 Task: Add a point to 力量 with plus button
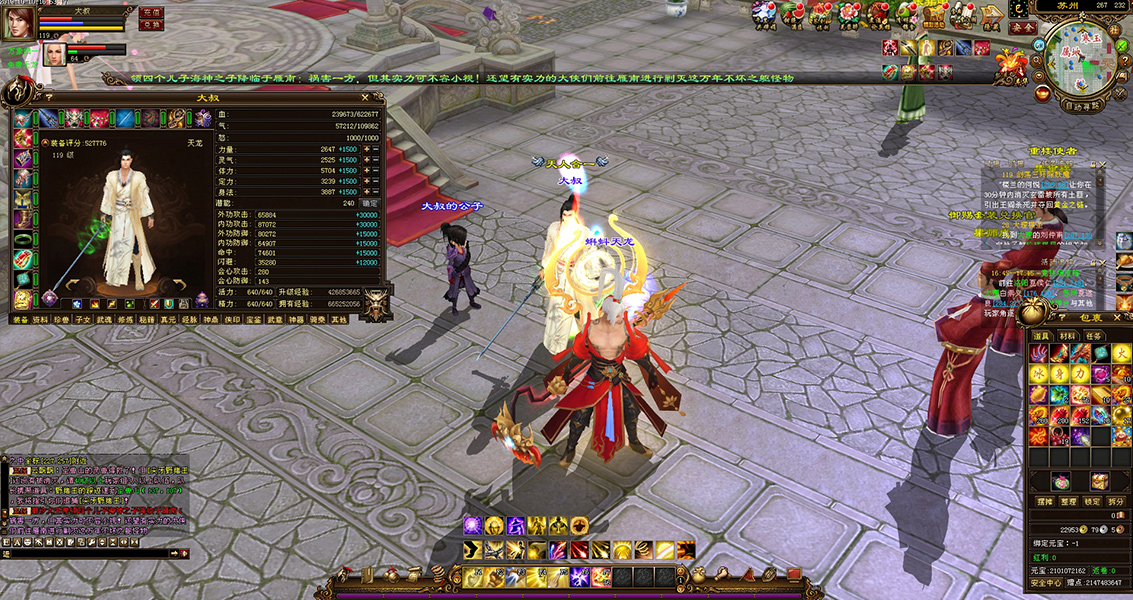tap(366, 149)
